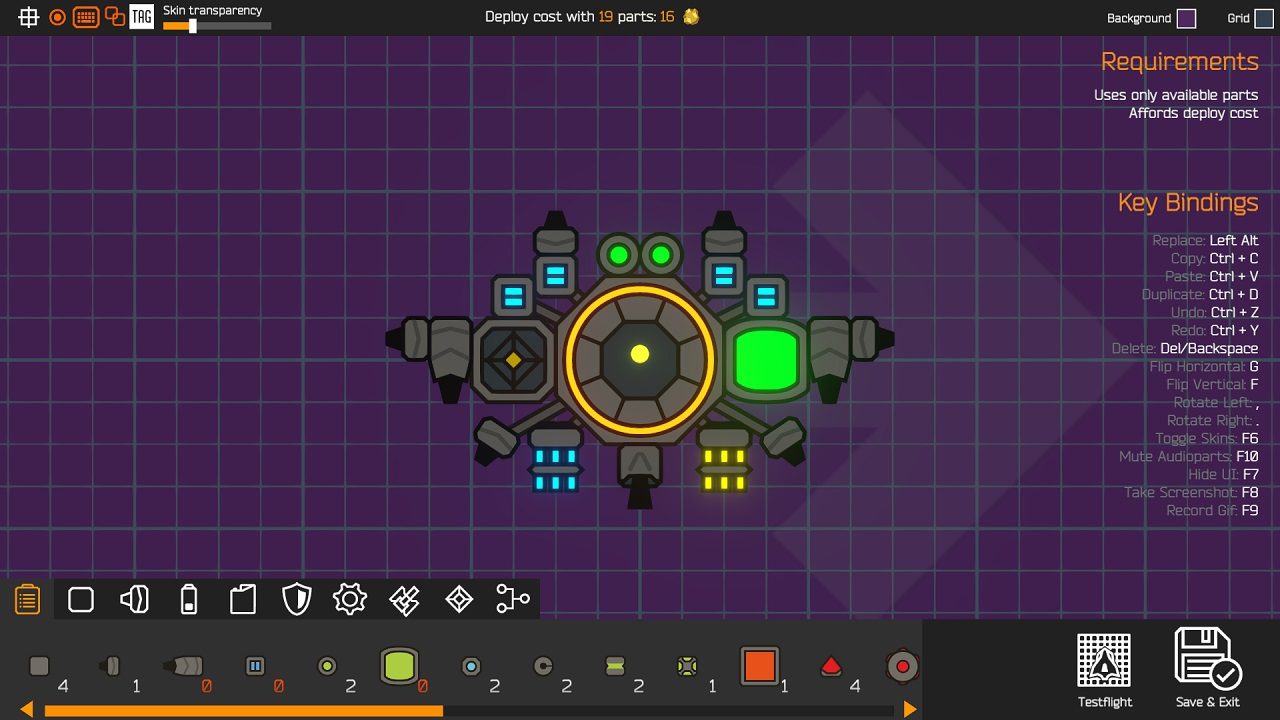The height and width of the screenshot is (720, 1280).
Task: Switch to the shield parts category
Action: click(x=297, y=600)
